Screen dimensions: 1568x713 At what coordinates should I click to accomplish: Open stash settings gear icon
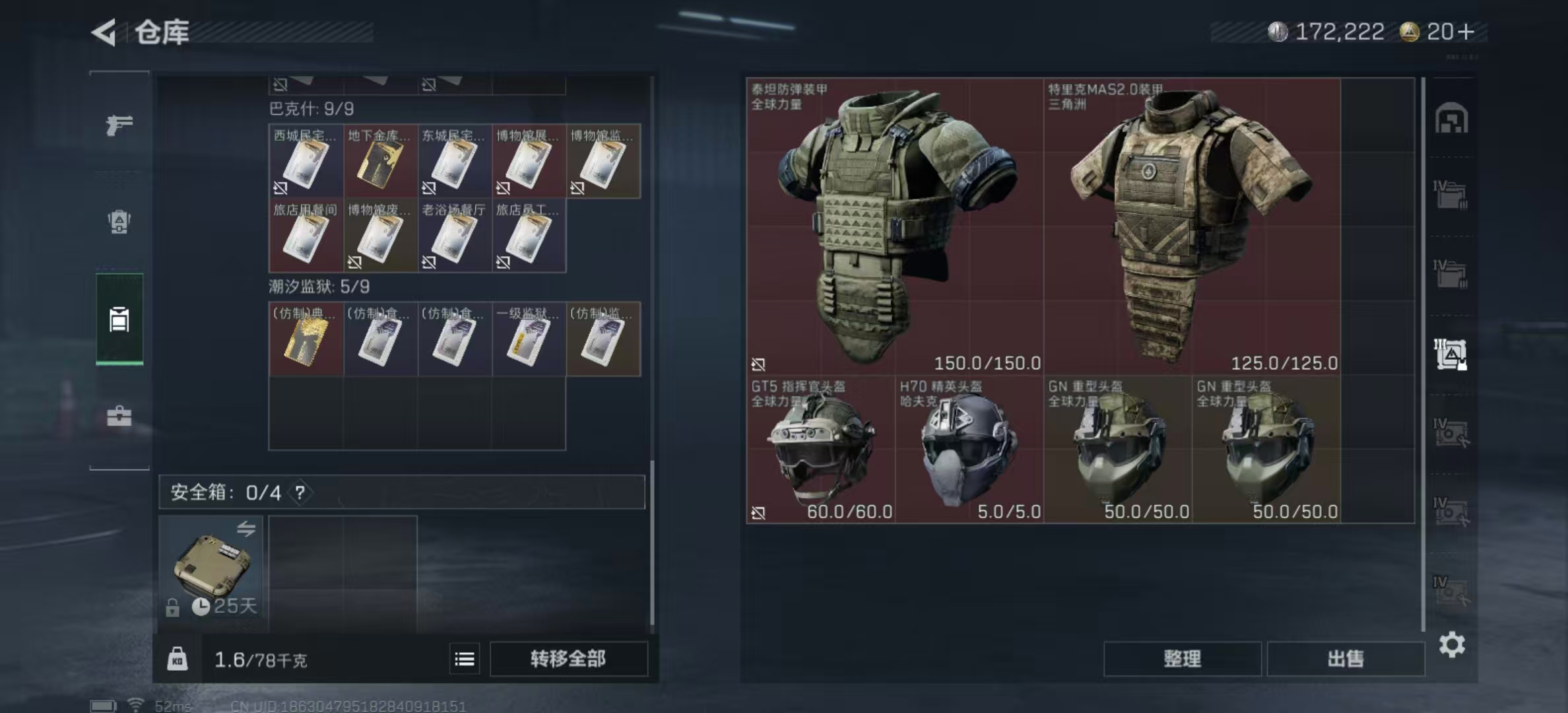[x=1452, y=644]
